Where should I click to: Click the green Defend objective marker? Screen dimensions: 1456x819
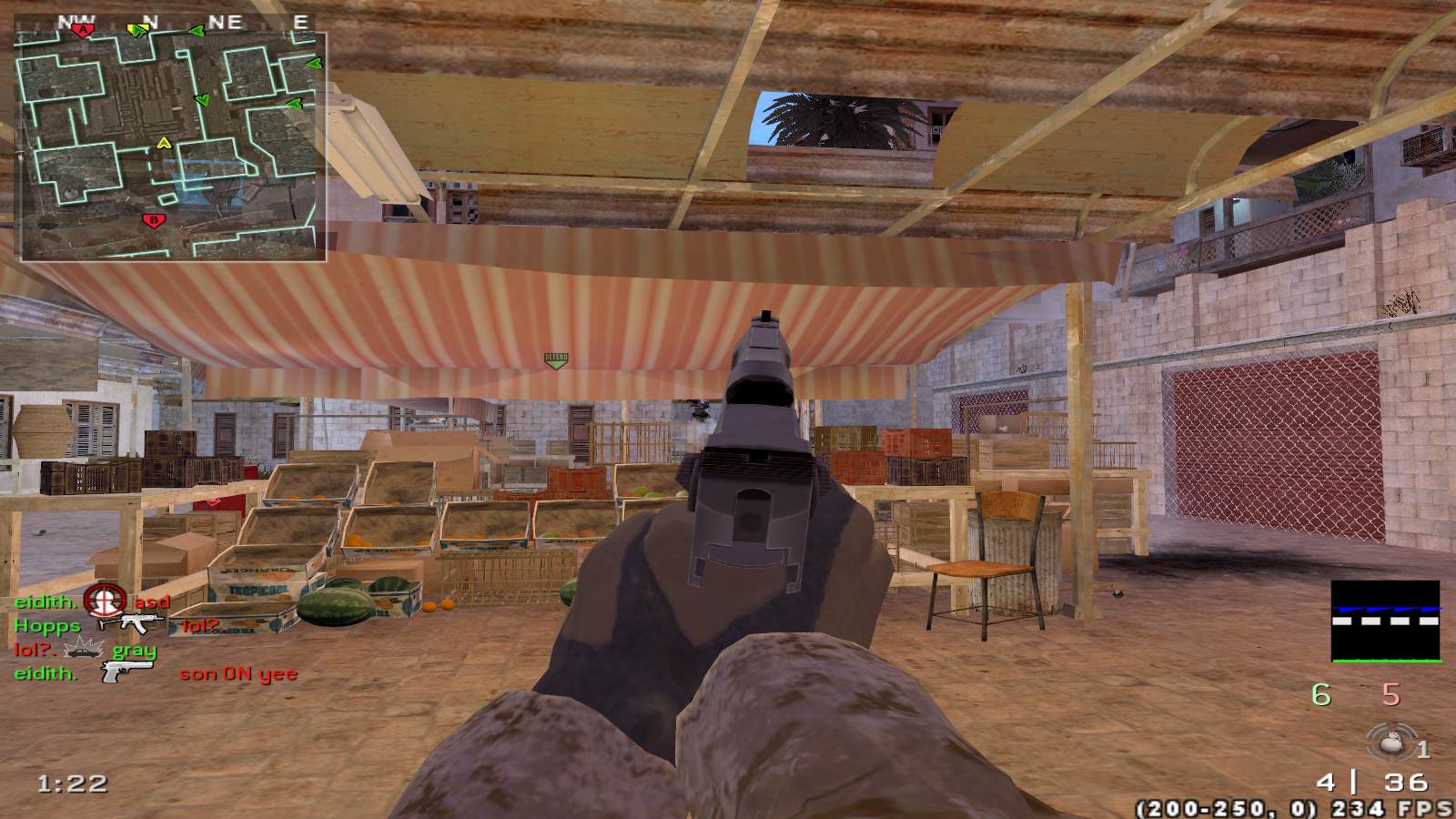(556, 360)
